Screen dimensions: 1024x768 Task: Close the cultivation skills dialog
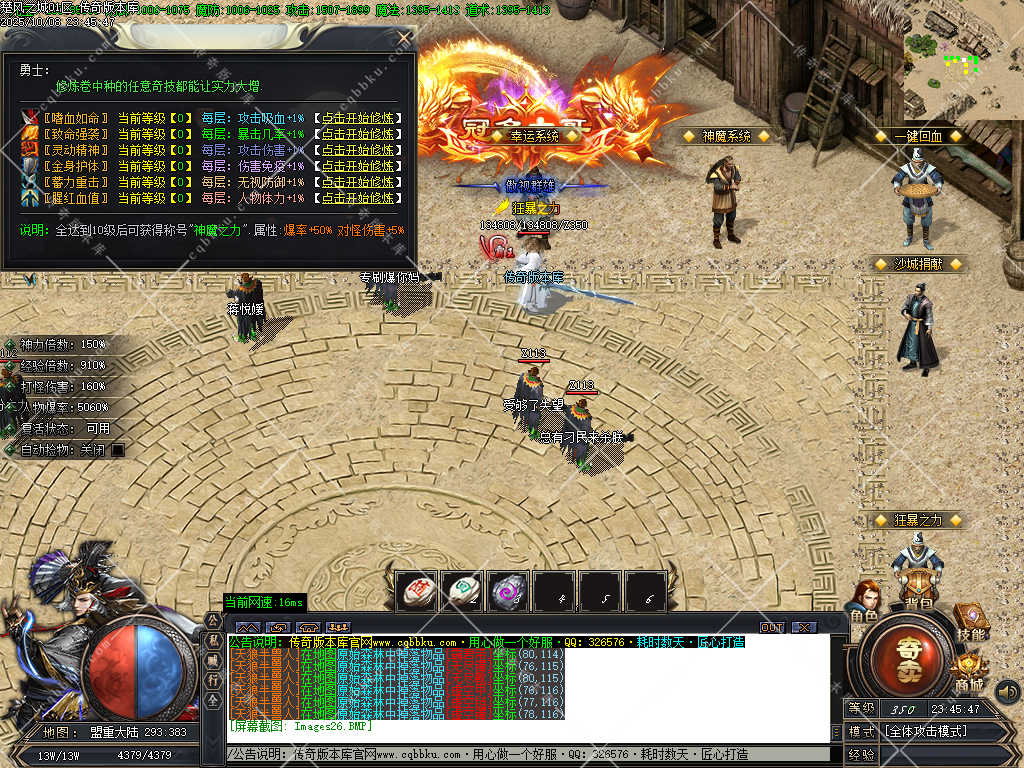coord(404,38)
